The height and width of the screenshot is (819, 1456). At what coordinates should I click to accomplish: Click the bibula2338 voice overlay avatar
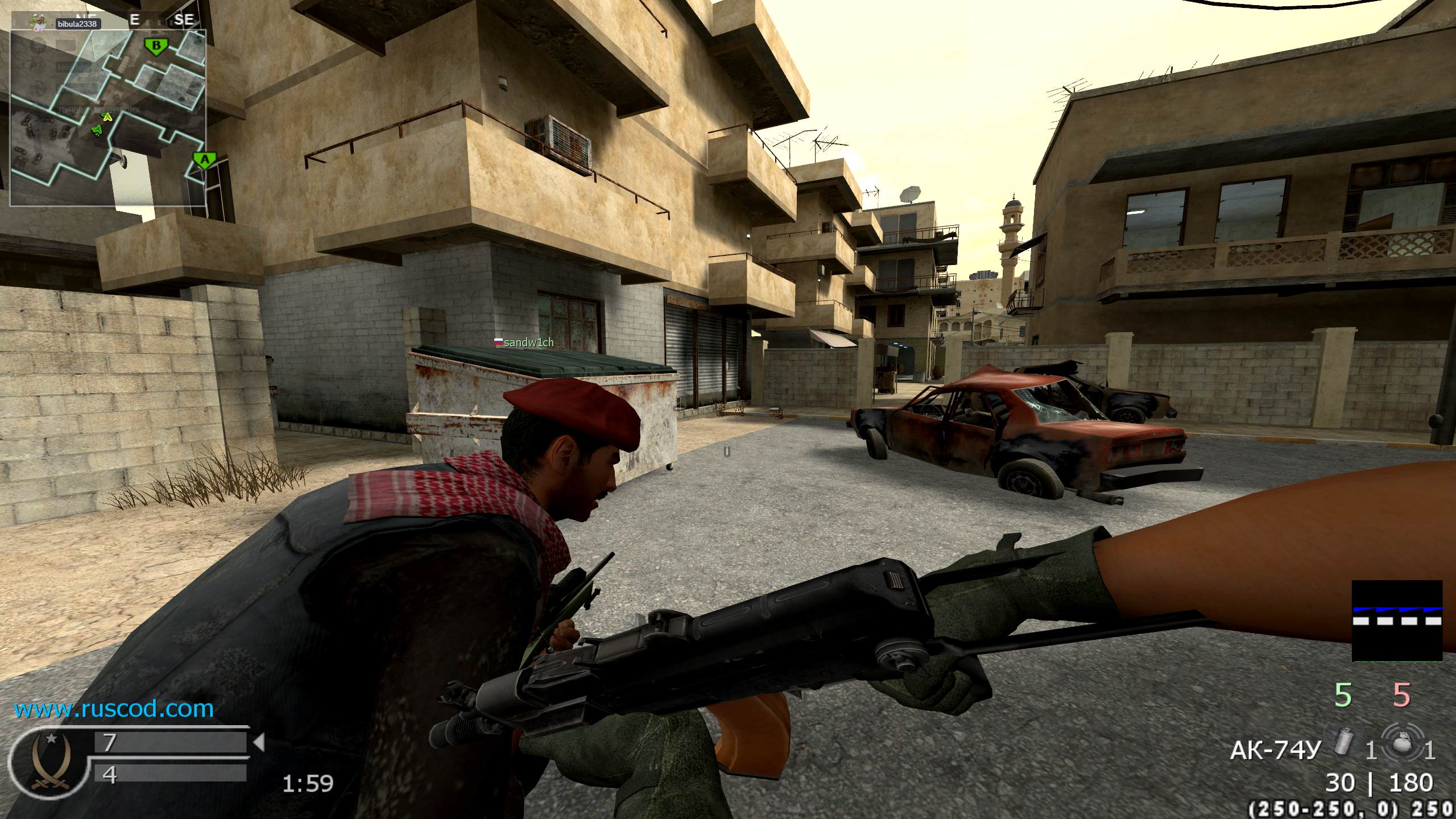[x=38, y=23]
